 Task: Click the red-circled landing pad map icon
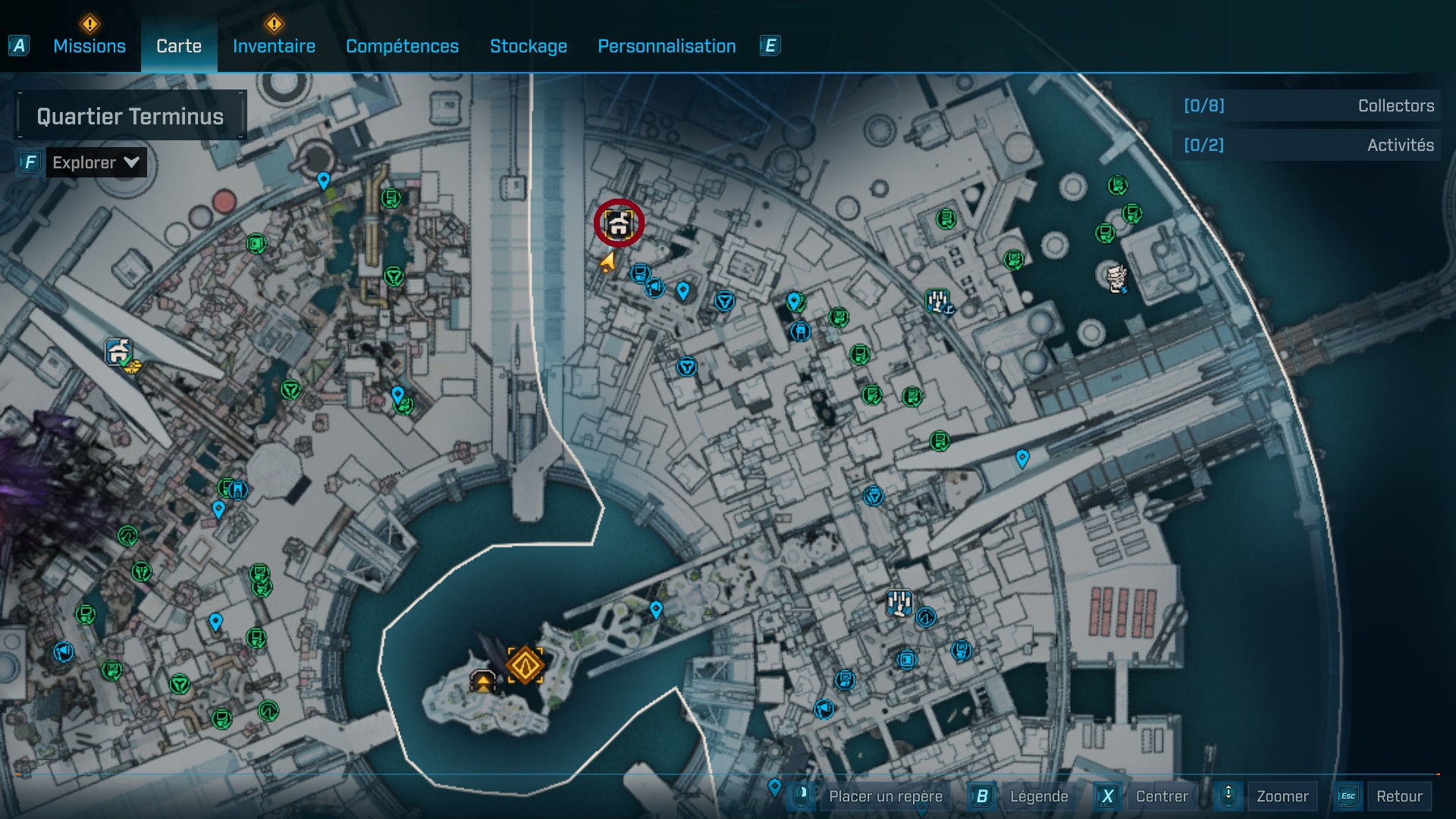tap(619, 224)
